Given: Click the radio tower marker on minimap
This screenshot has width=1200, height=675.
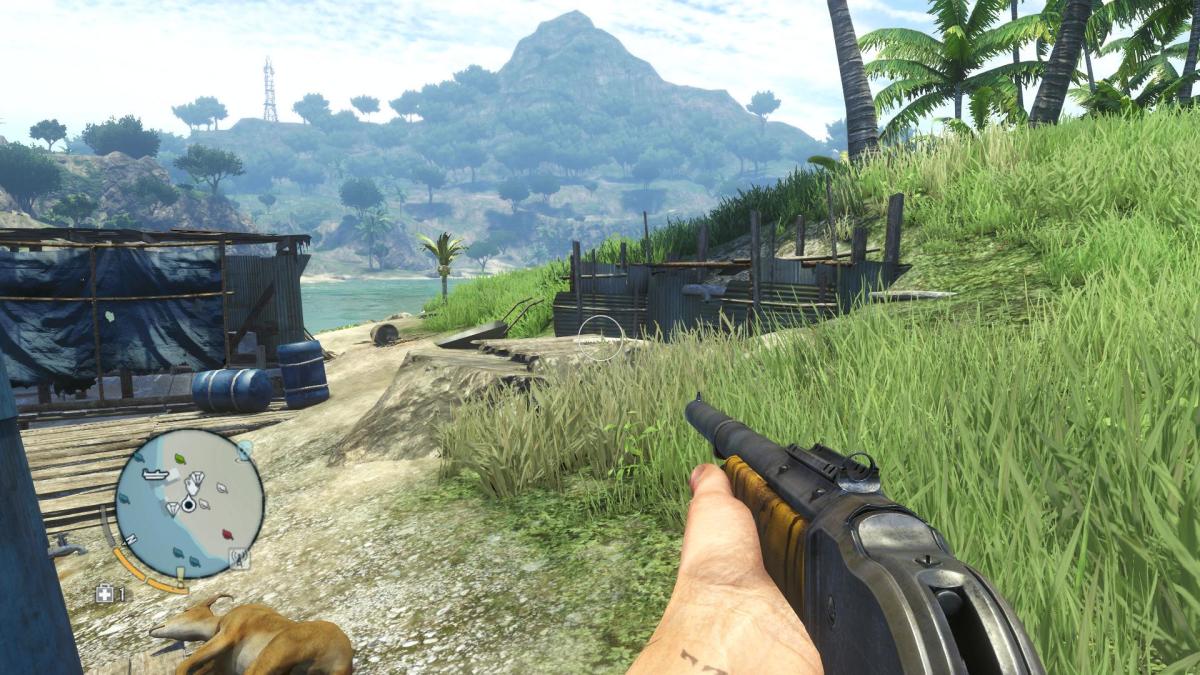Looking at the screenshot, I should click(x=239, y=558).
